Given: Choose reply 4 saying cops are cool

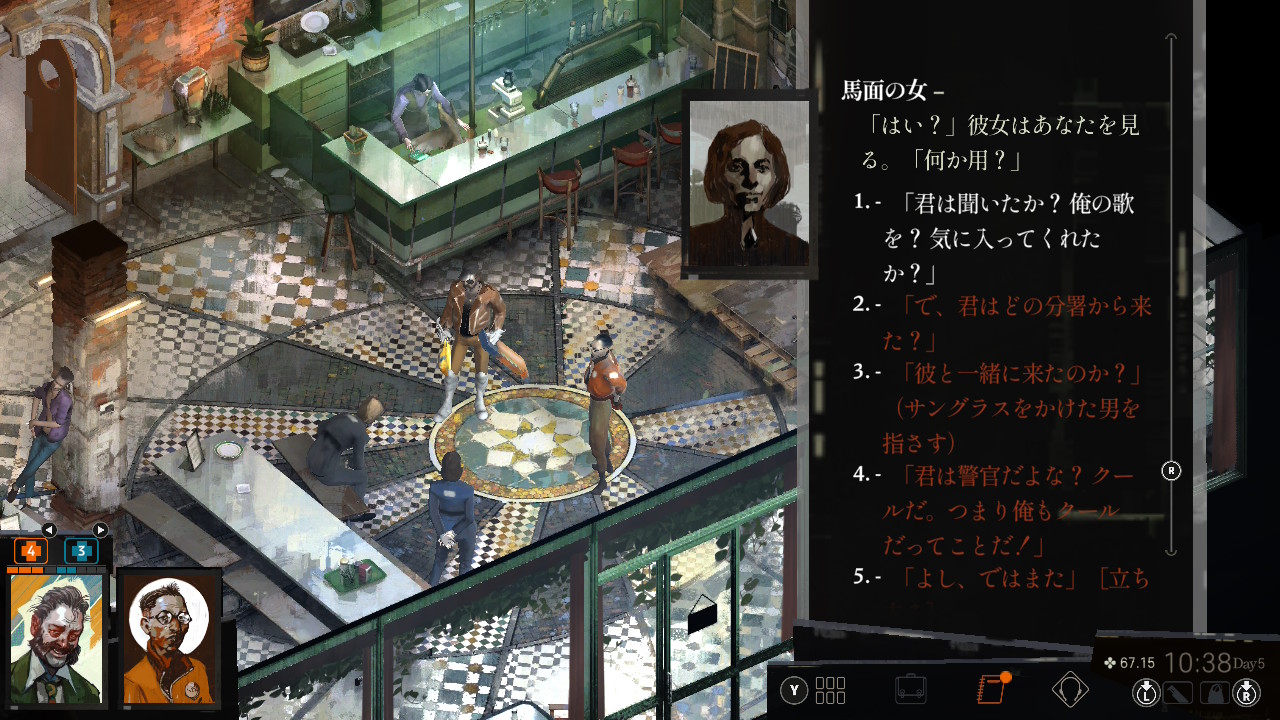Looking at the screenshot, I should click(x=1010, y=510).
